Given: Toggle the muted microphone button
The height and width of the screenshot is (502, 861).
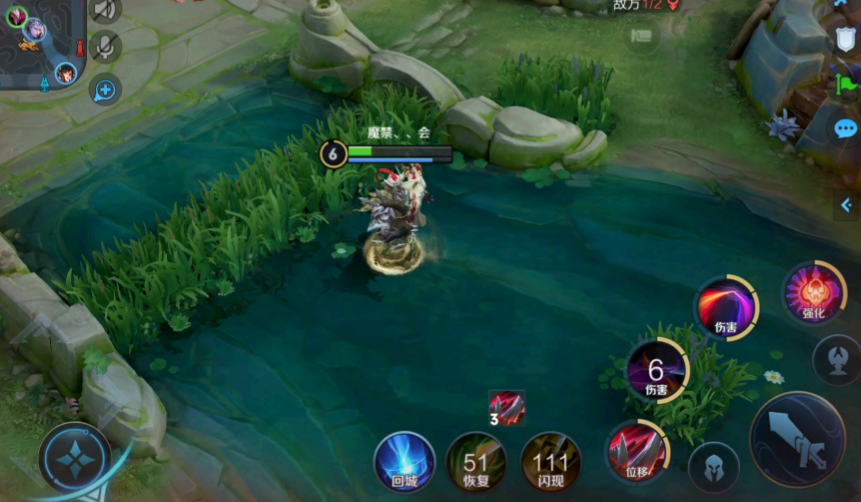Looking at the screenshot, I should coord(104,47).
